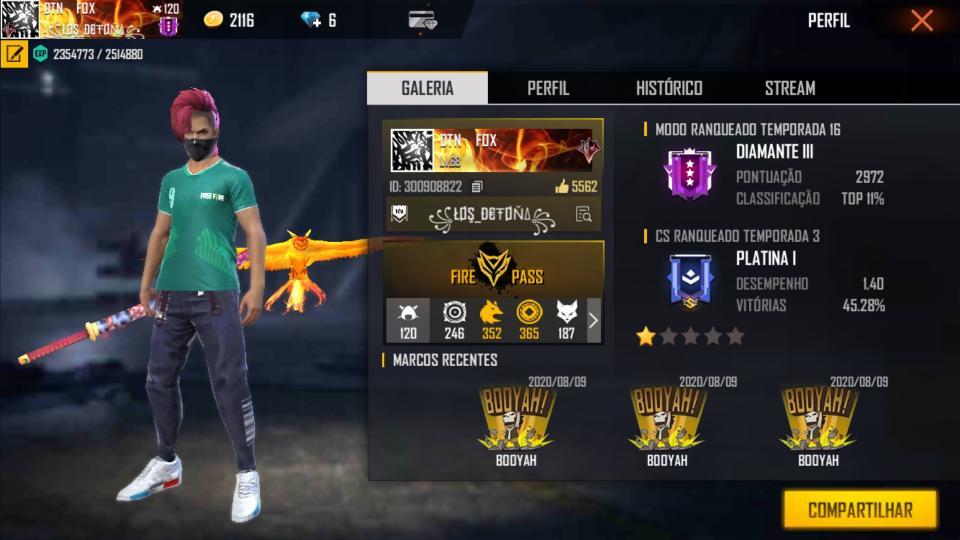
Task: Open the Histórico tab
Action: 669,88
